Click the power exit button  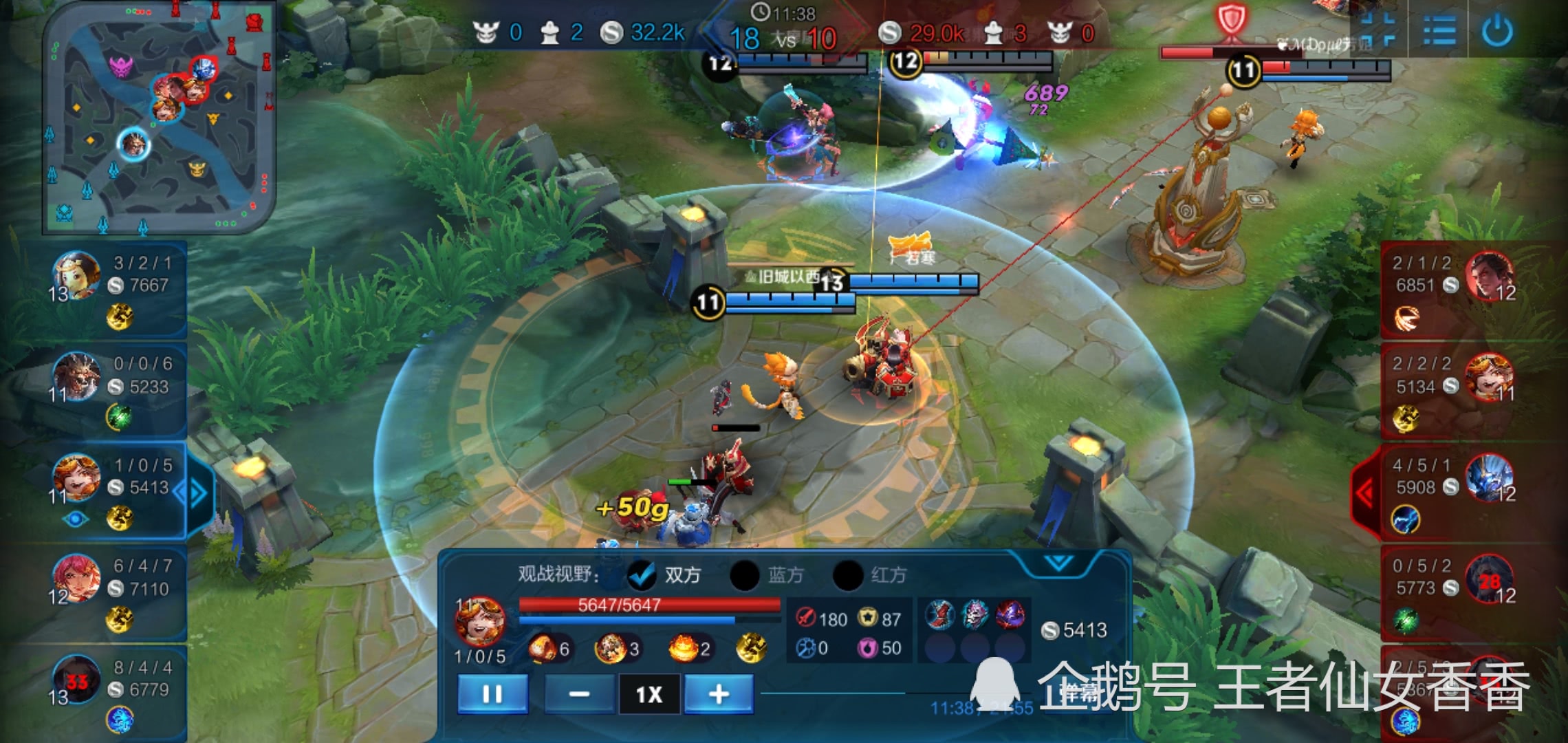(1497, 31)
